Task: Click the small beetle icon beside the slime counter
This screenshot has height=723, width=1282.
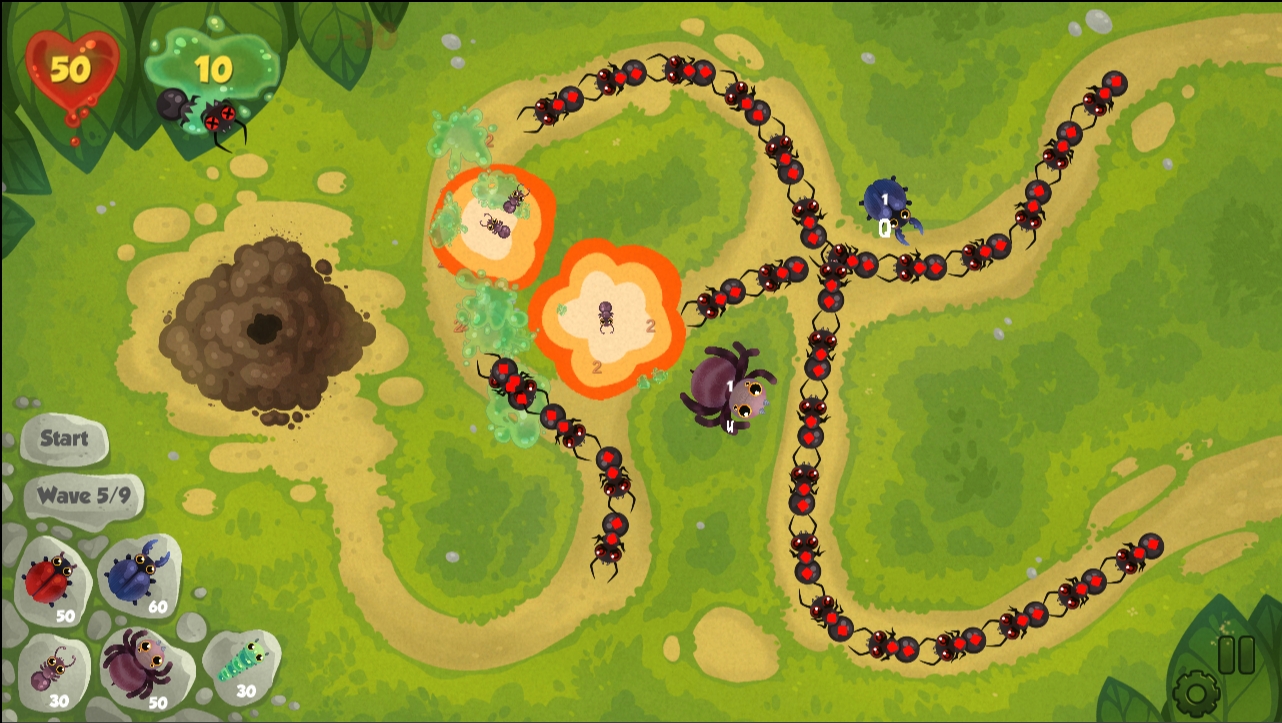Action: pos(168,105)
